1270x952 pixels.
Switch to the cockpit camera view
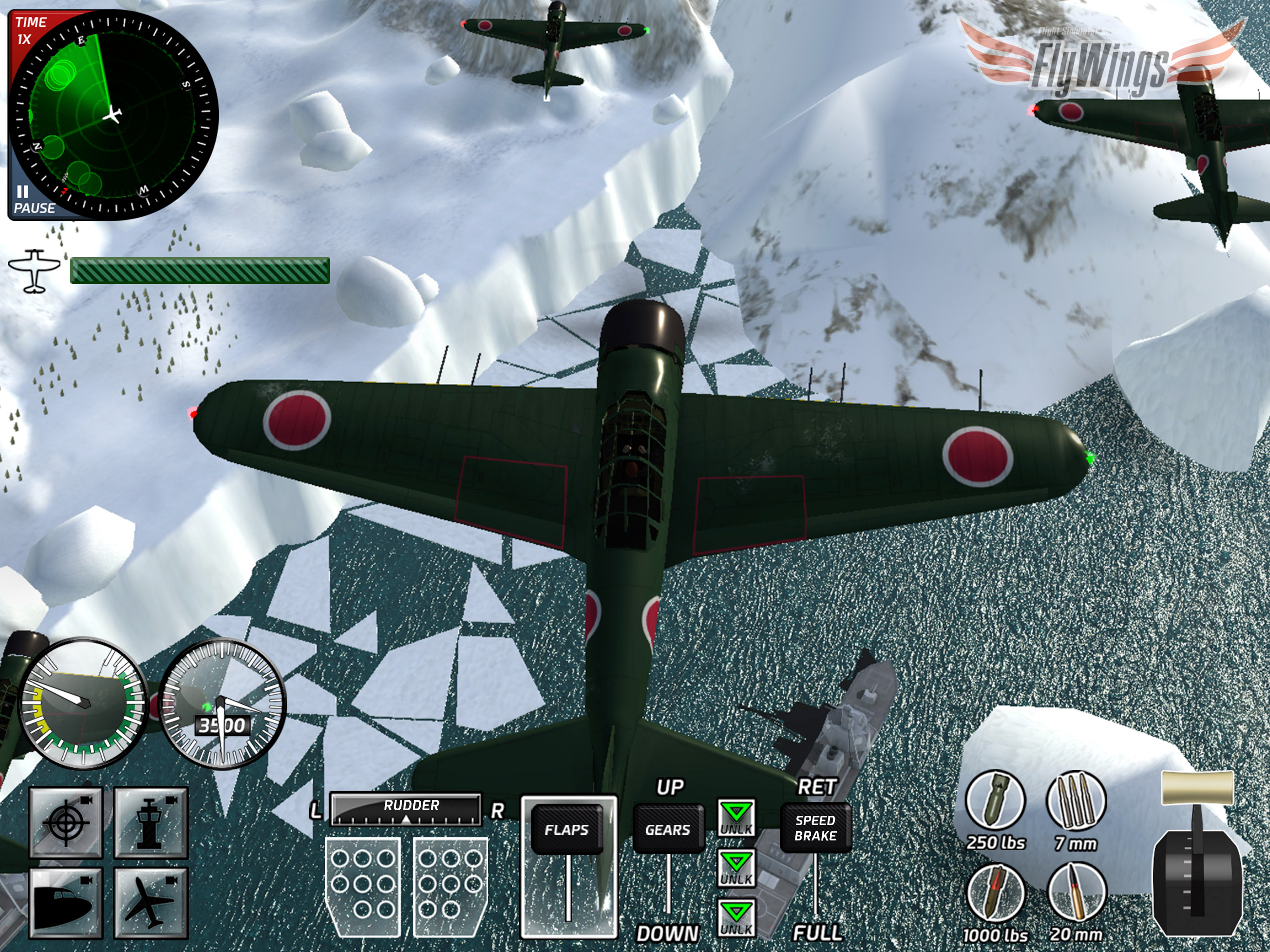point(66,903)
